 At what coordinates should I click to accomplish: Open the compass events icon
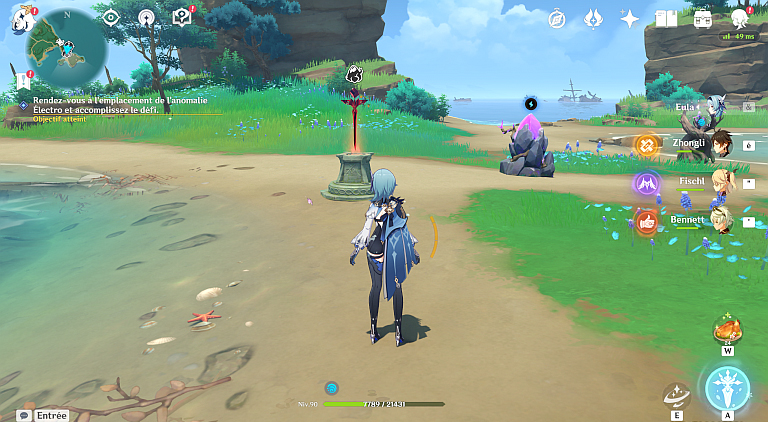click(x=558, y=18)
